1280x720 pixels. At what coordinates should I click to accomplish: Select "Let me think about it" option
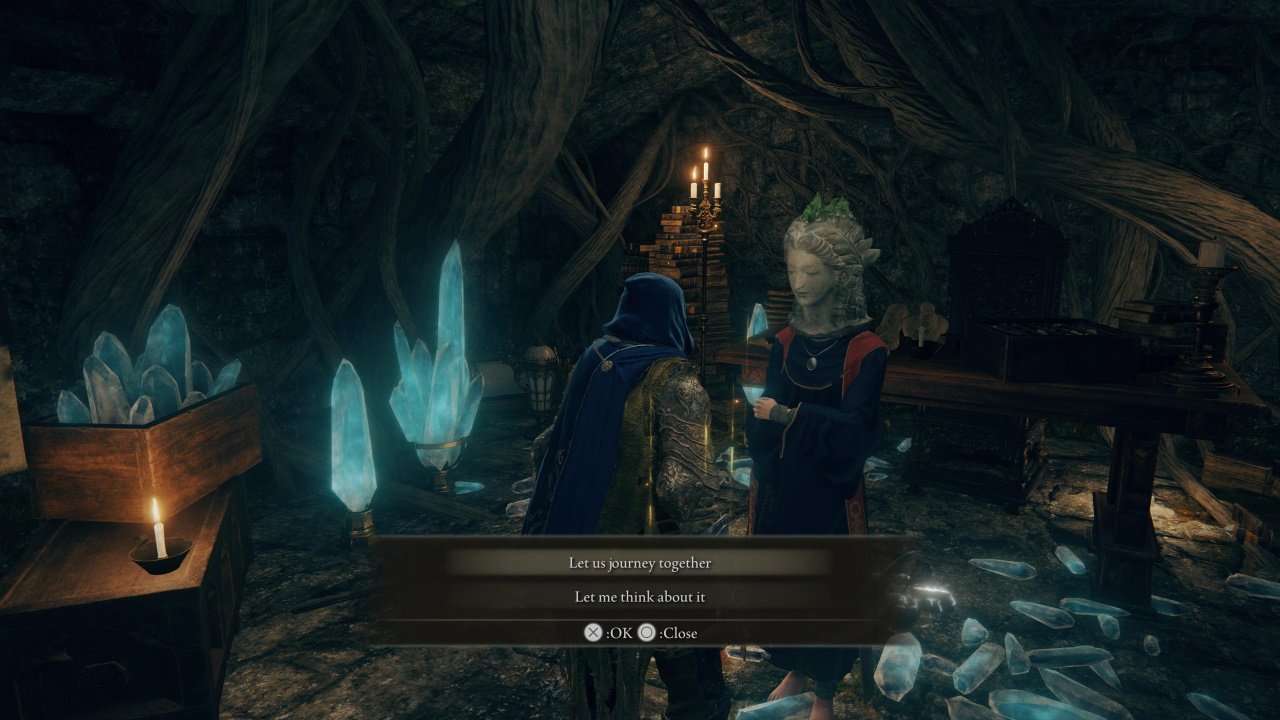(x=640, y=597)
